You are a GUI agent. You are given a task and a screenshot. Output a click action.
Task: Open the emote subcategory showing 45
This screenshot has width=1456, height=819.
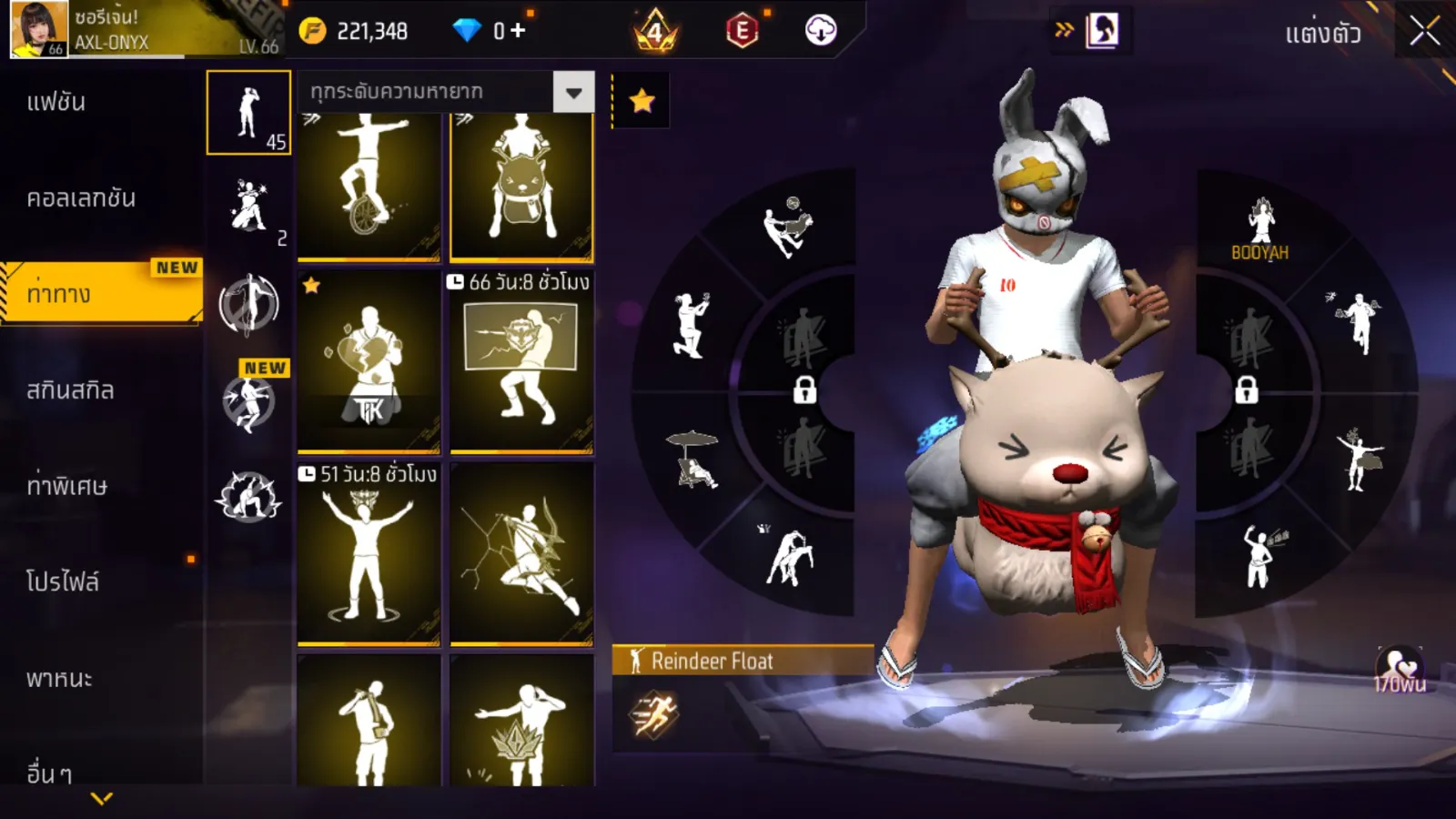tap(248, 113)
